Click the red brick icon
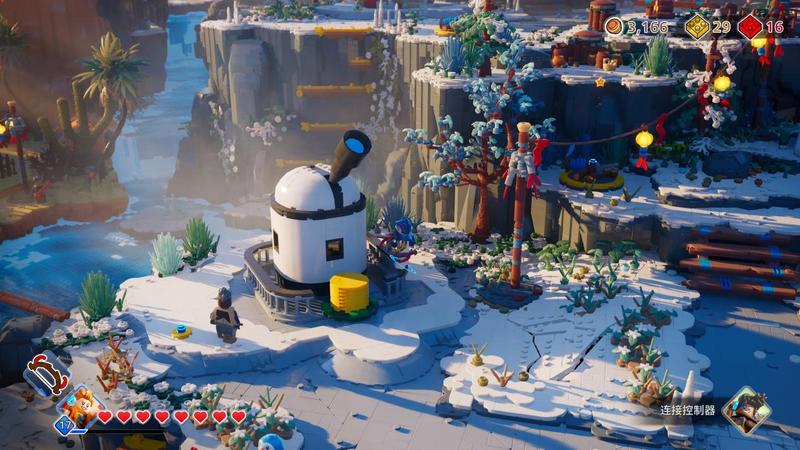Screen dimensions: 800x450 coord(750,27)
